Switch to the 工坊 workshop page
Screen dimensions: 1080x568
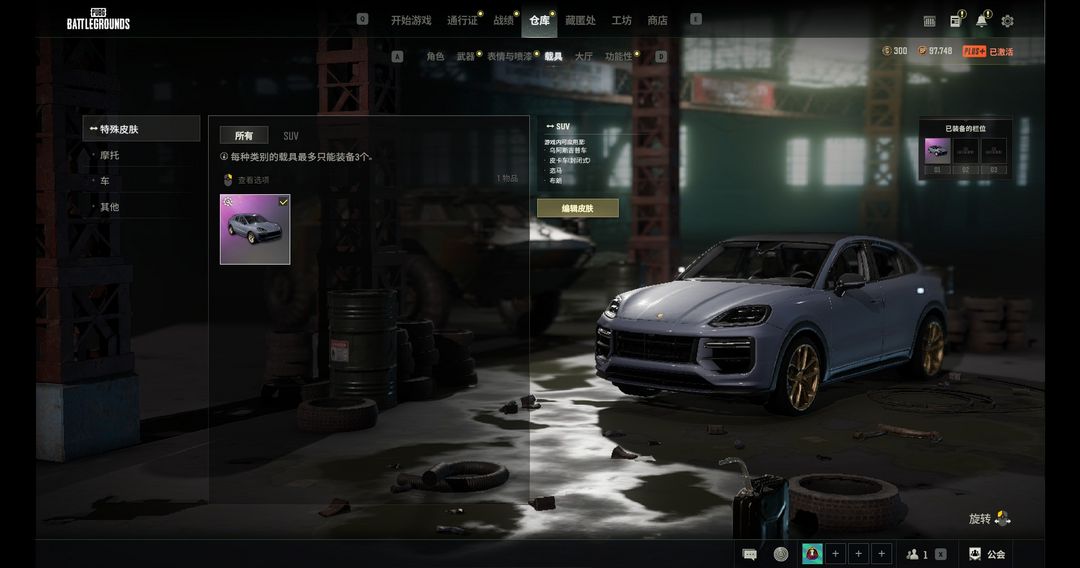pos(621,20)
